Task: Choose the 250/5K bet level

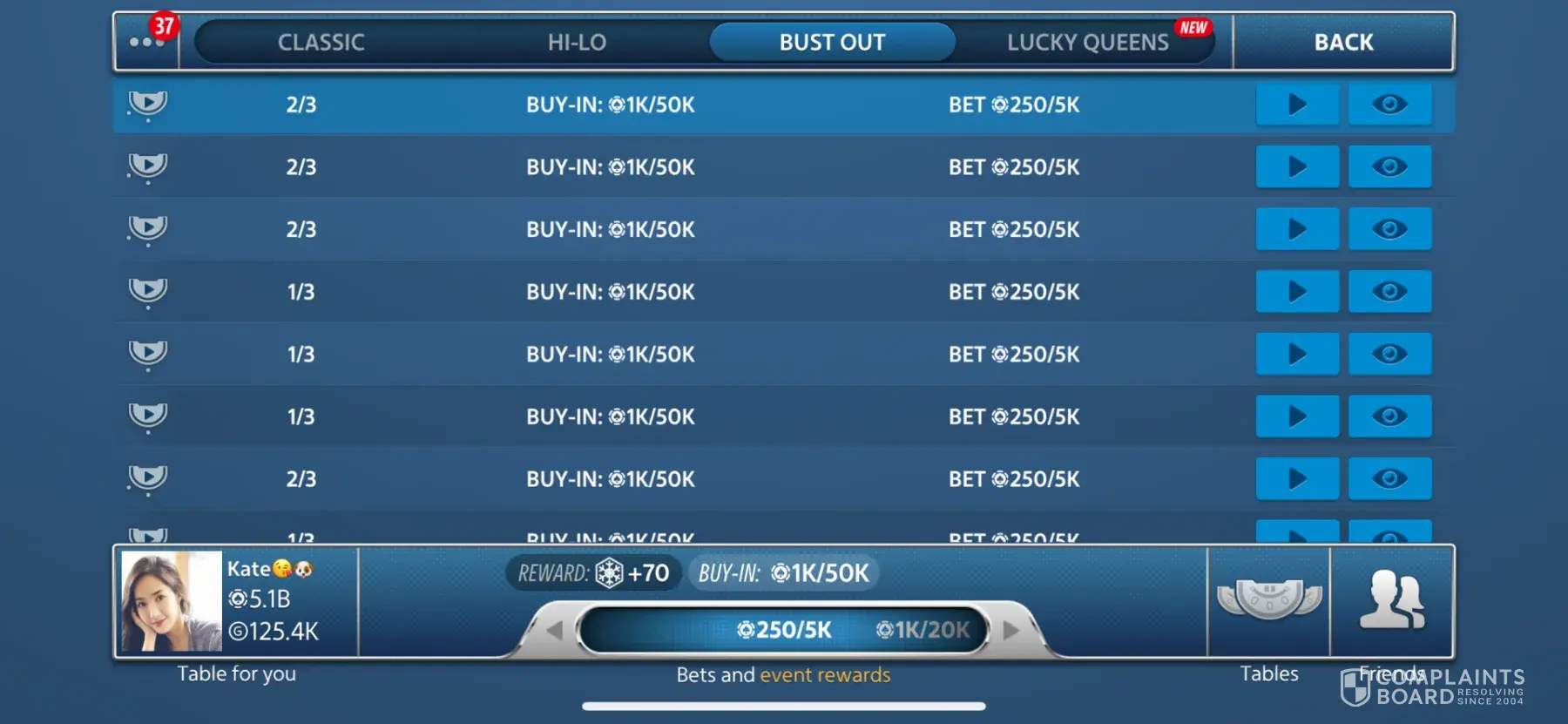Action: (784, 630)
